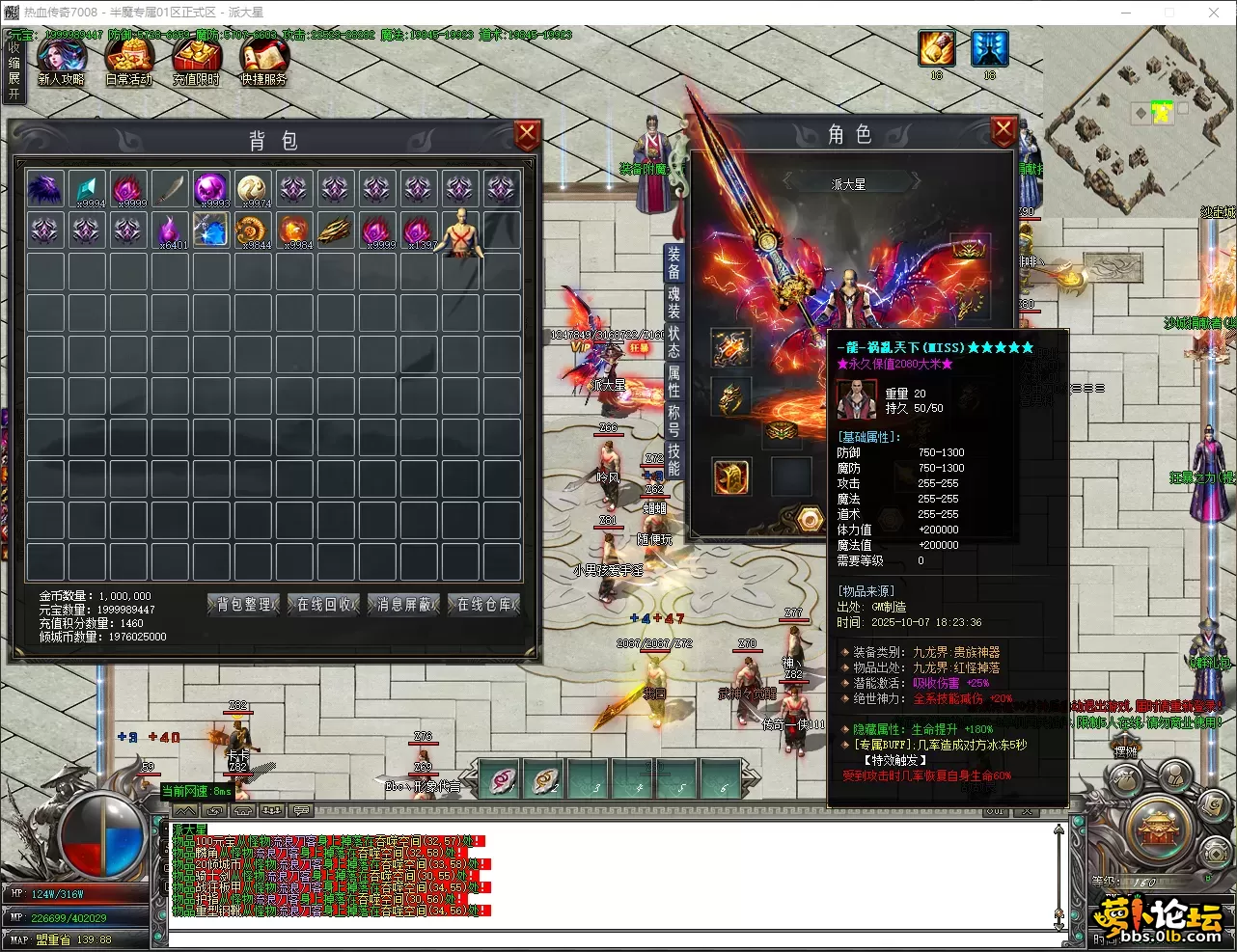Open 快捷服务 quick services scroll
The image size is (1237, 952).
point(263,61)
